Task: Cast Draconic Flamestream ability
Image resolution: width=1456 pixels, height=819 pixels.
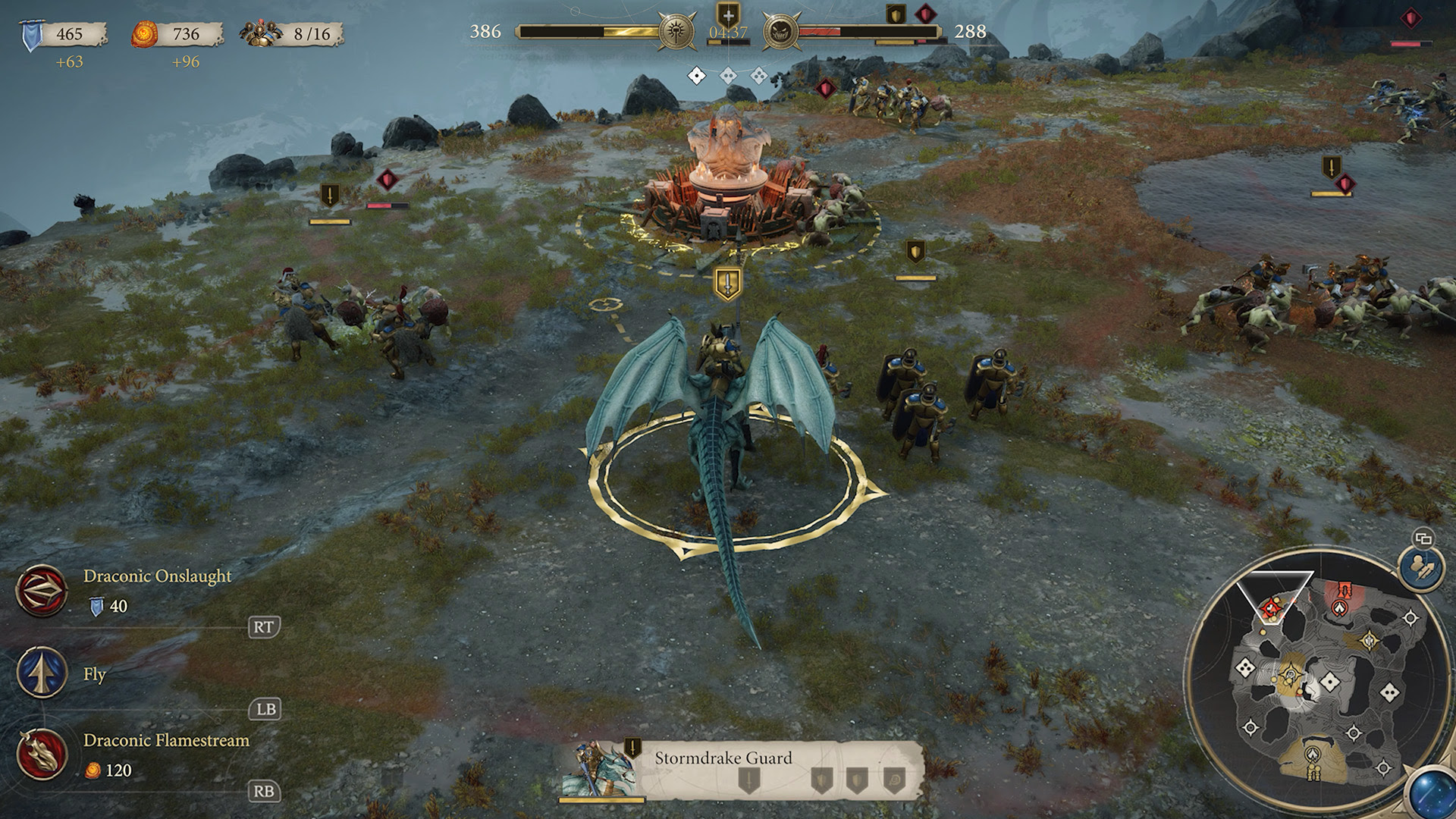Action: [x=42, y=754]
